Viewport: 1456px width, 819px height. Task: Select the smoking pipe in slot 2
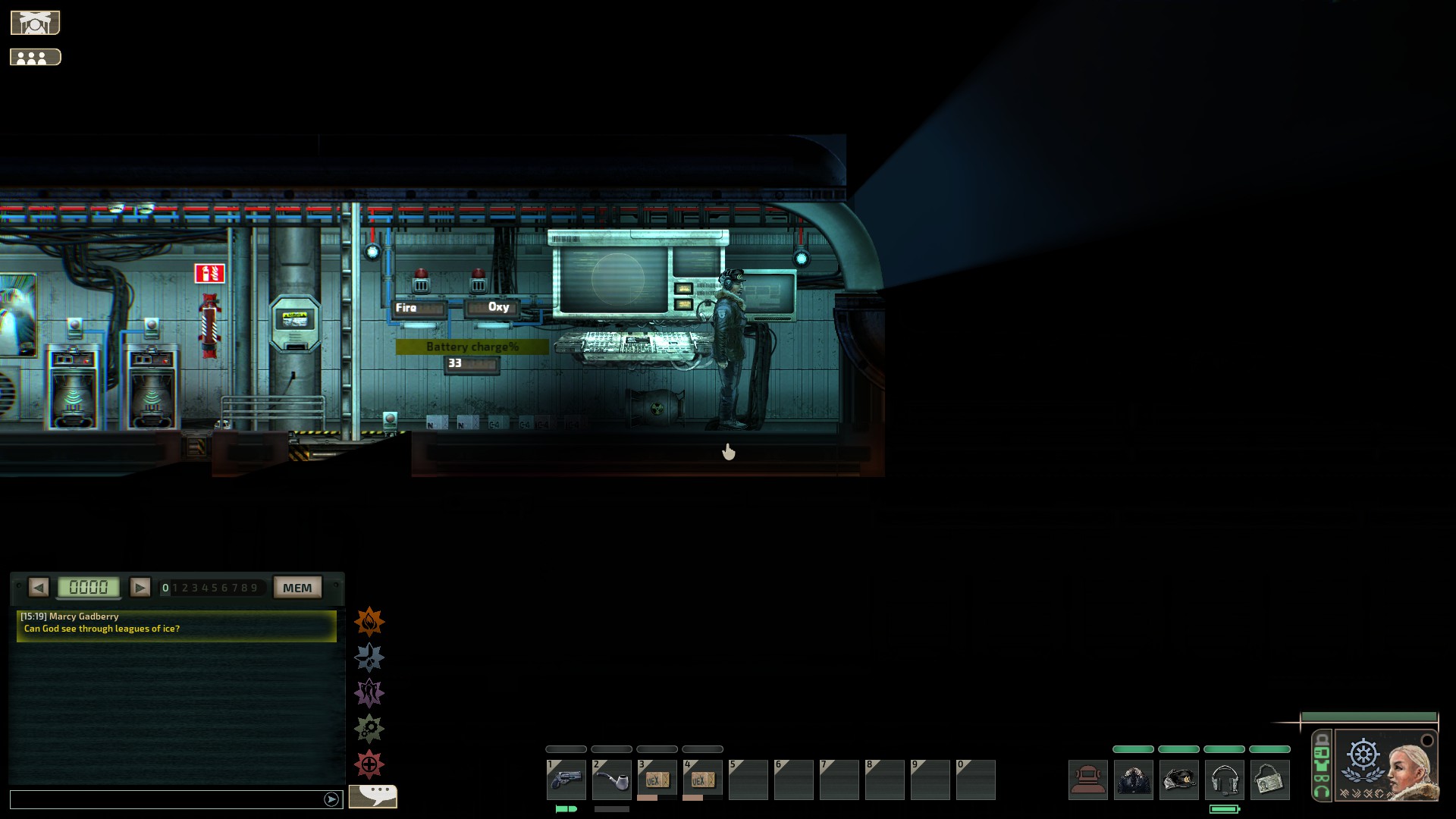(x=612, y=780)
